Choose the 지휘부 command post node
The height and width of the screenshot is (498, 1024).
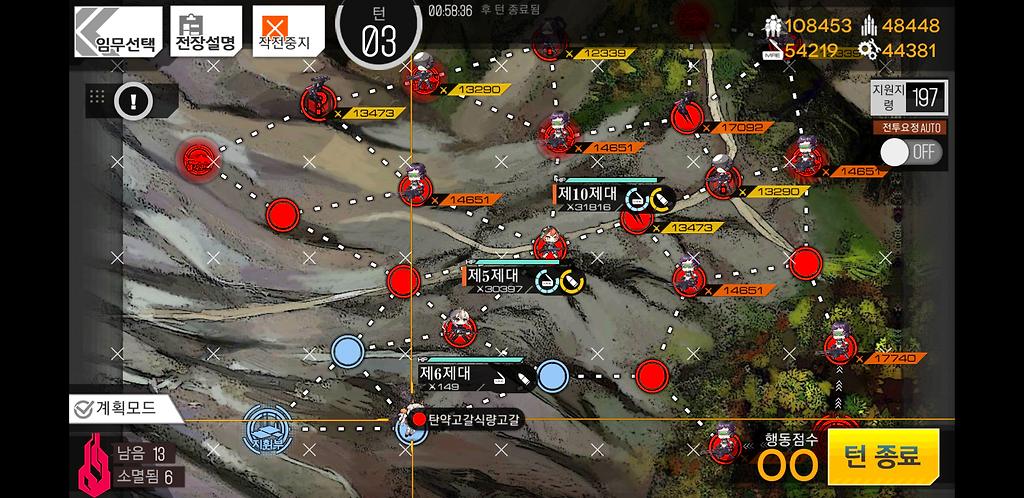268,428
